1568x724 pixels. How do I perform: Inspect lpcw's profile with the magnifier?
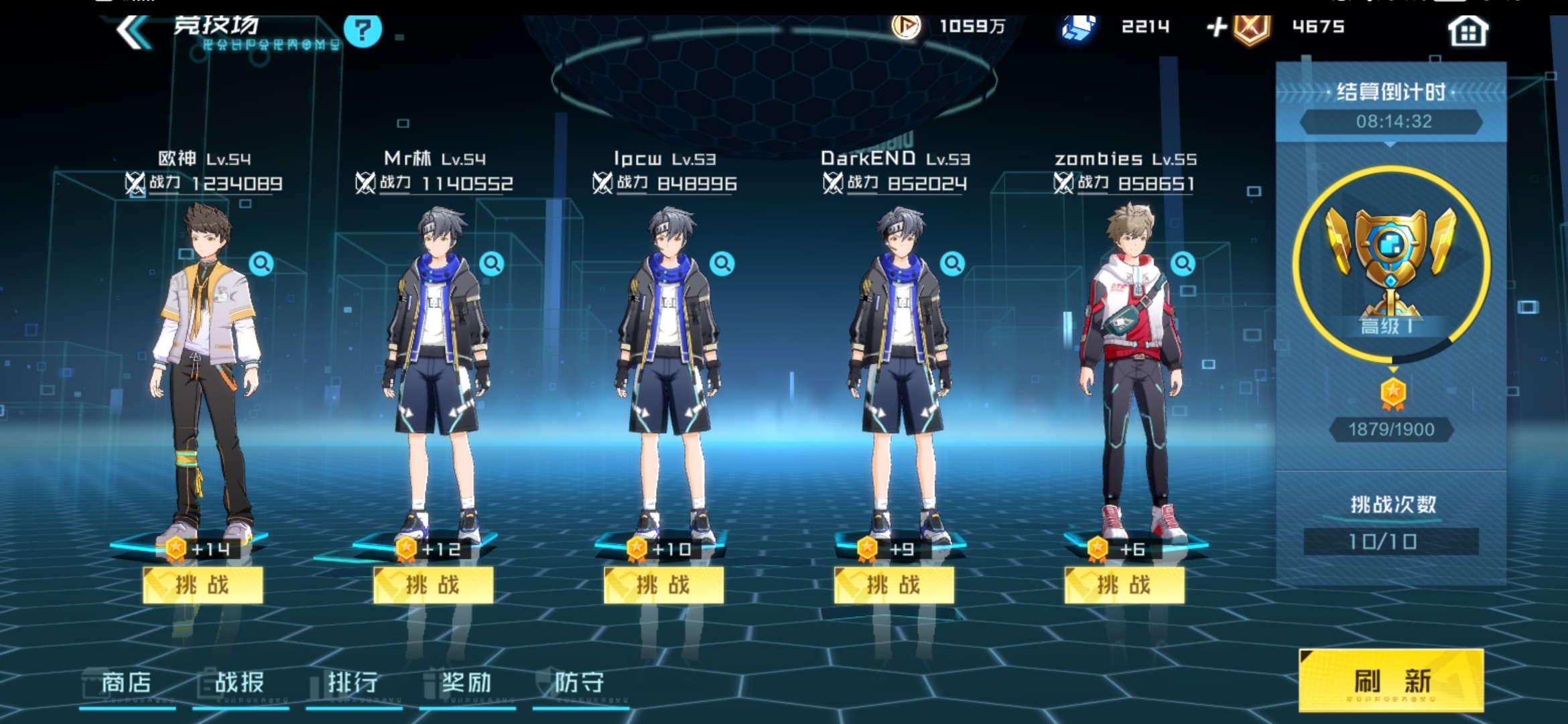pyautogui.click(x=722, y=263)
